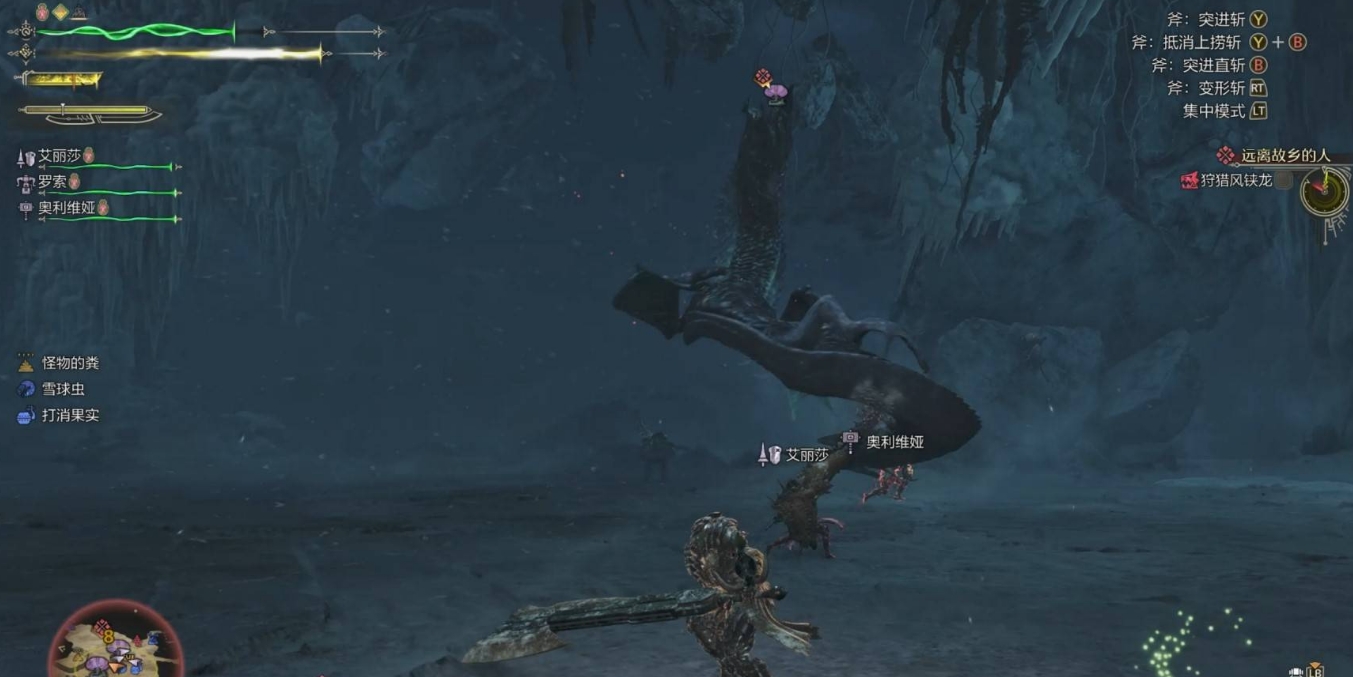
Task: Click the monster target marker icon
Action: (x=764, y=78)
